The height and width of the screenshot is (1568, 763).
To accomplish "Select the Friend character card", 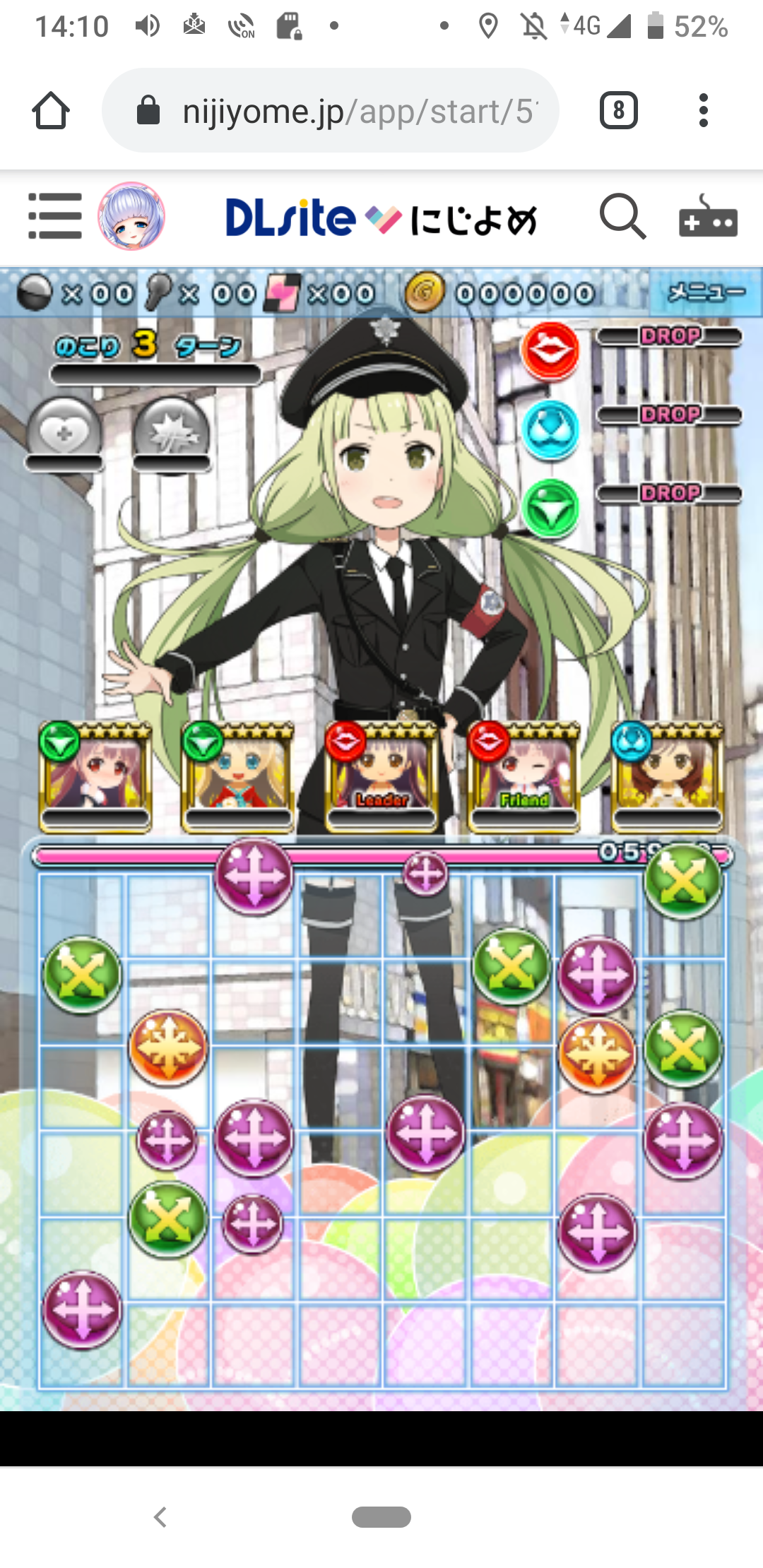I will pyautogui.click(x=524, y=777).
